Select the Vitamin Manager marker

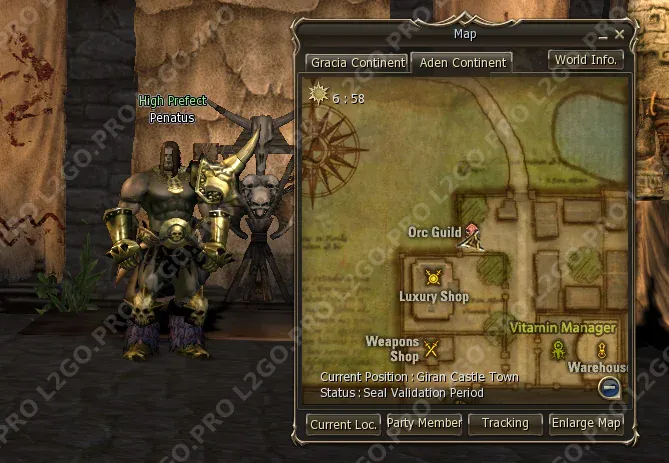(558, 349)
